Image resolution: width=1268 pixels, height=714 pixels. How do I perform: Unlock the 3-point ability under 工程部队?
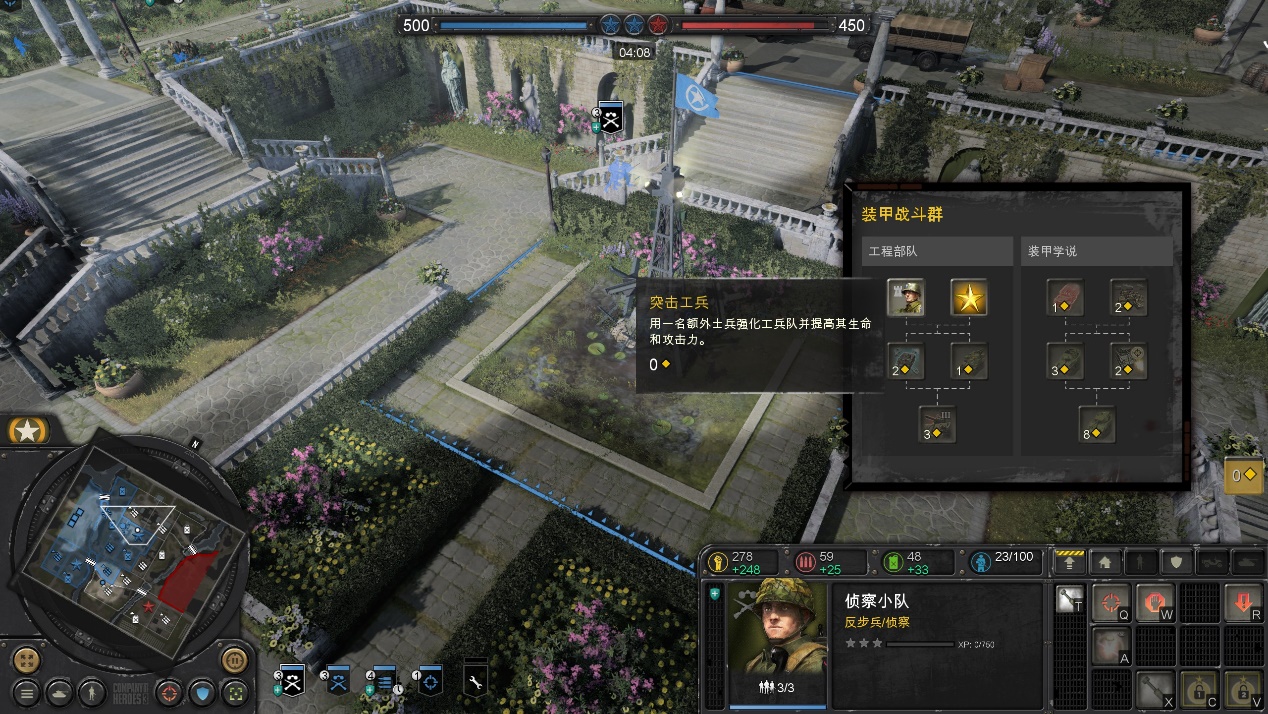click(937, 423)
